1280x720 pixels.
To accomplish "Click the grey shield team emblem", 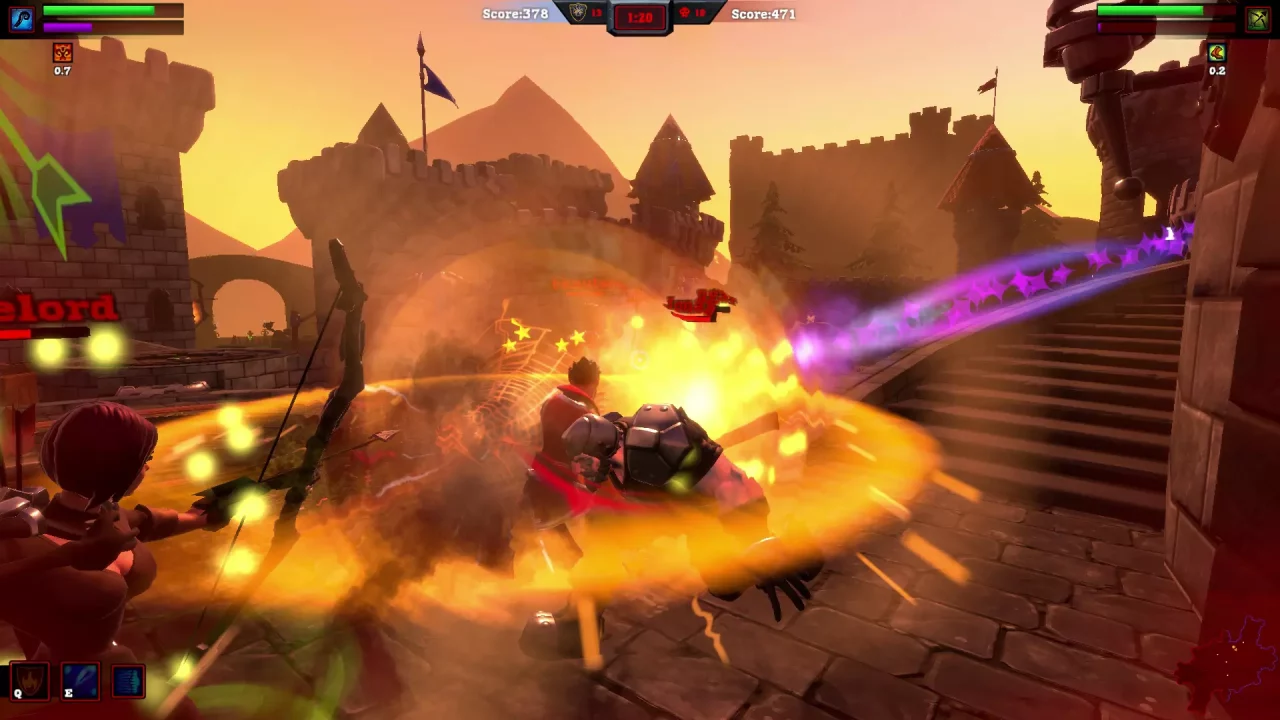I will click(x=578, y=13).
